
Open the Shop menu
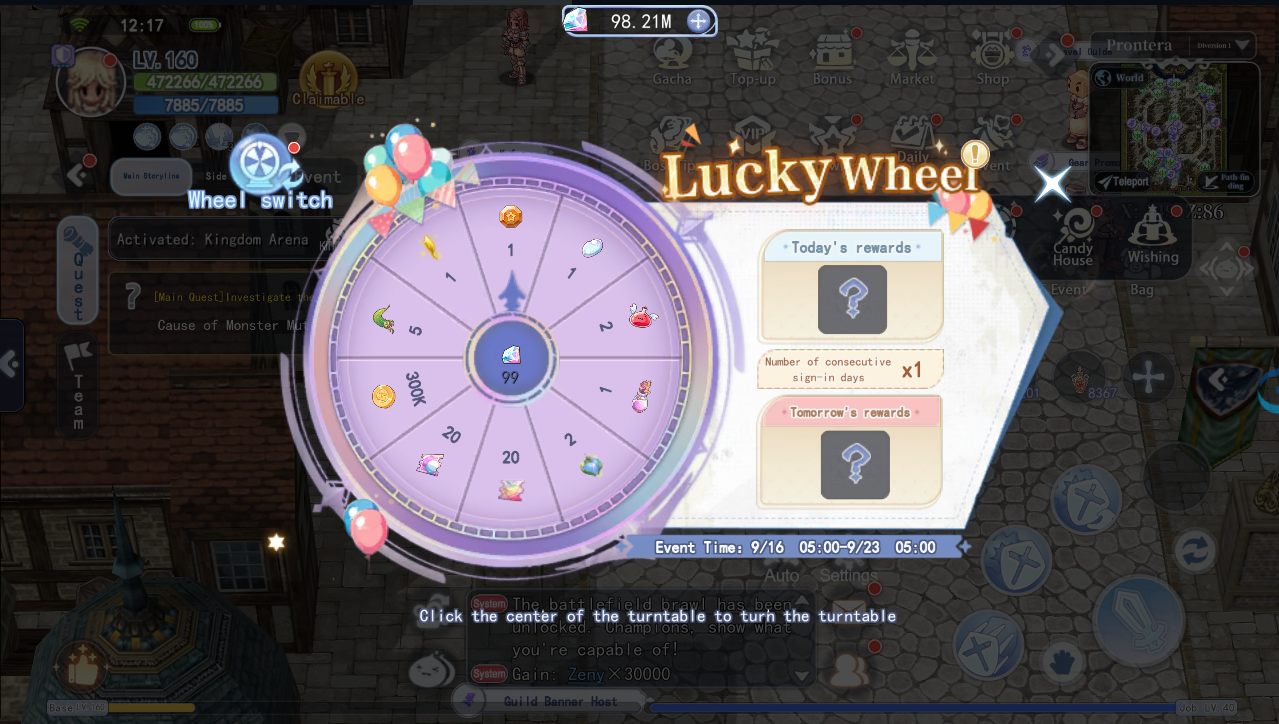click(x=992, y=58)
